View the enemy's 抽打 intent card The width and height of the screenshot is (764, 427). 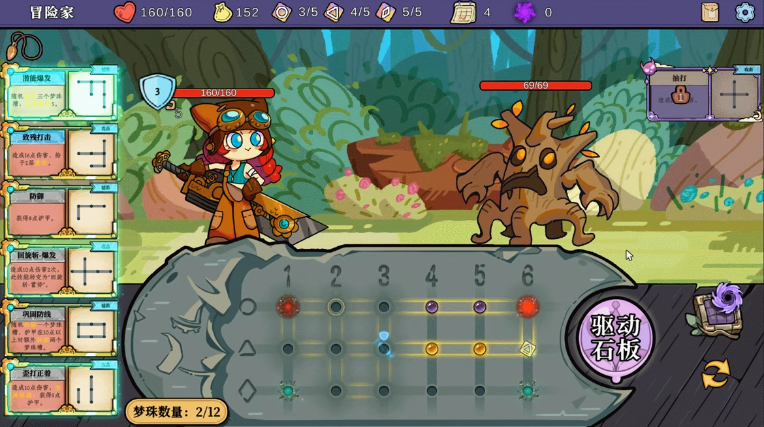click(681, 95)
